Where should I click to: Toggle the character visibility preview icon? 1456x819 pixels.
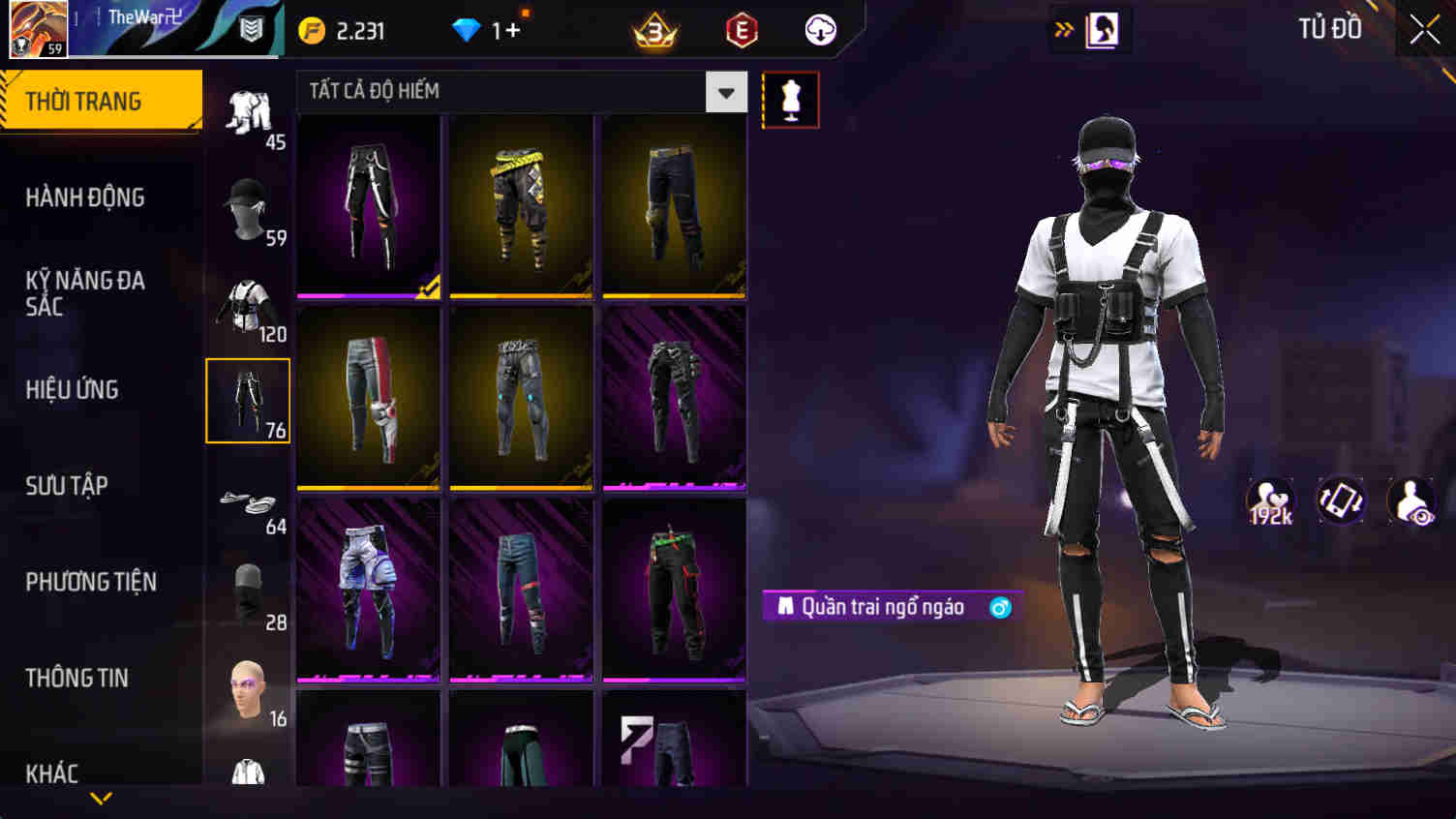click(x=1411, y=500)
